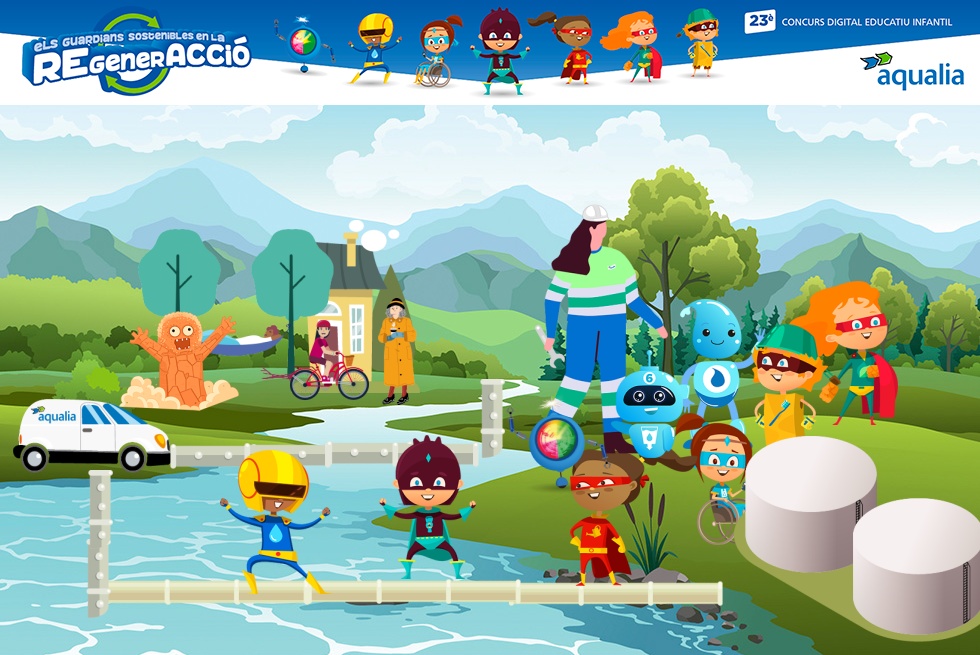The image size is (980, 655).
Task: Choose the yellow-helmet hero in the header
Action: 375,47
